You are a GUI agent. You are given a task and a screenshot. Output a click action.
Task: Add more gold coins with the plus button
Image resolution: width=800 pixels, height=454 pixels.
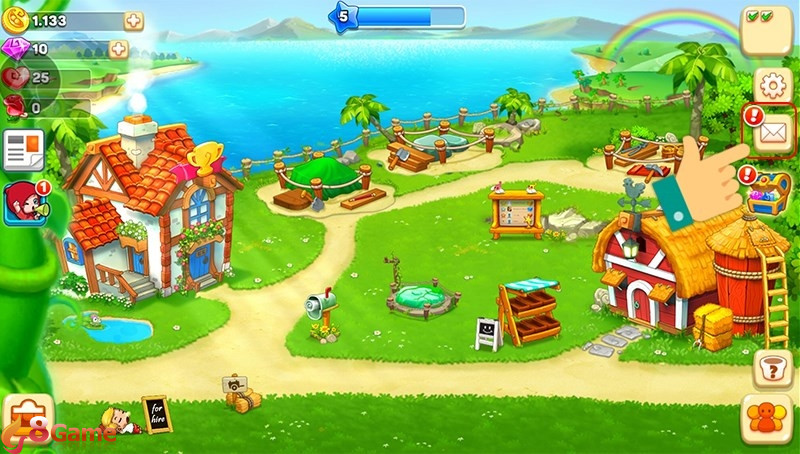click(x=133, y=21)
